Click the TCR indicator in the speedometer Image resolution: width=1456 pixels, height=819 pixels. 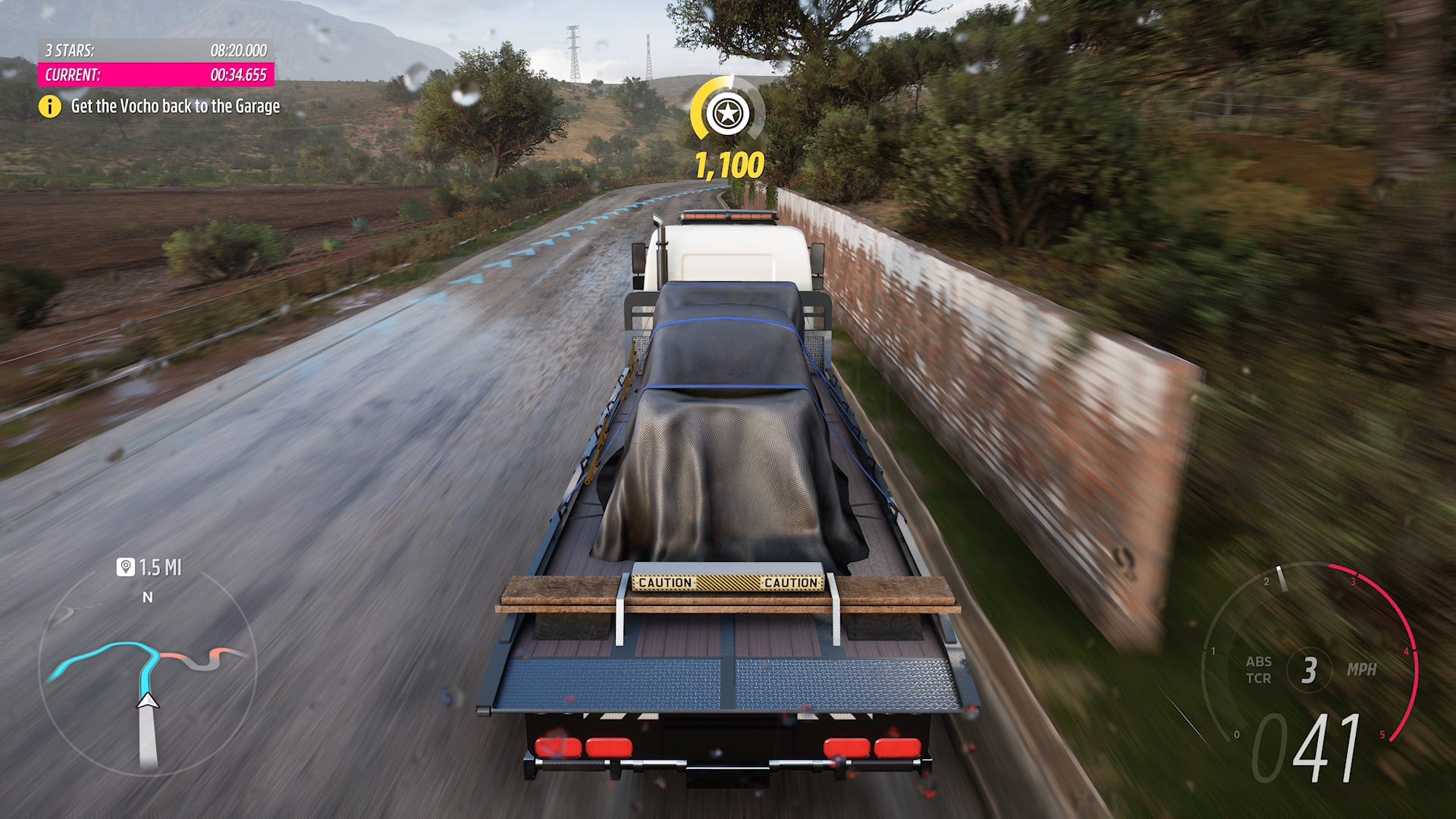(x=1258, y=679)
